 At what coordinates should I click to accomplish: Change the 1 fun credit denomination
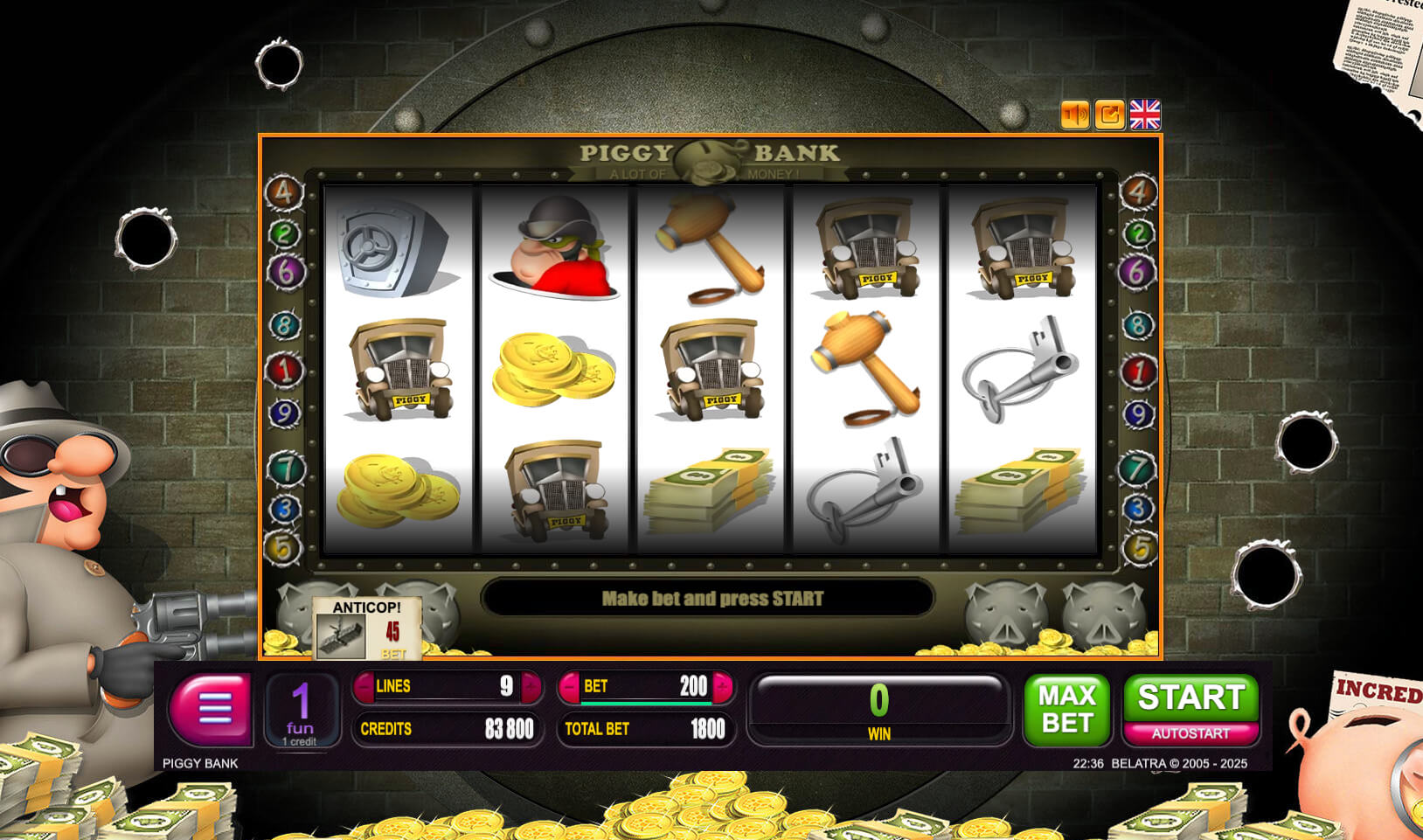(301, 711)
